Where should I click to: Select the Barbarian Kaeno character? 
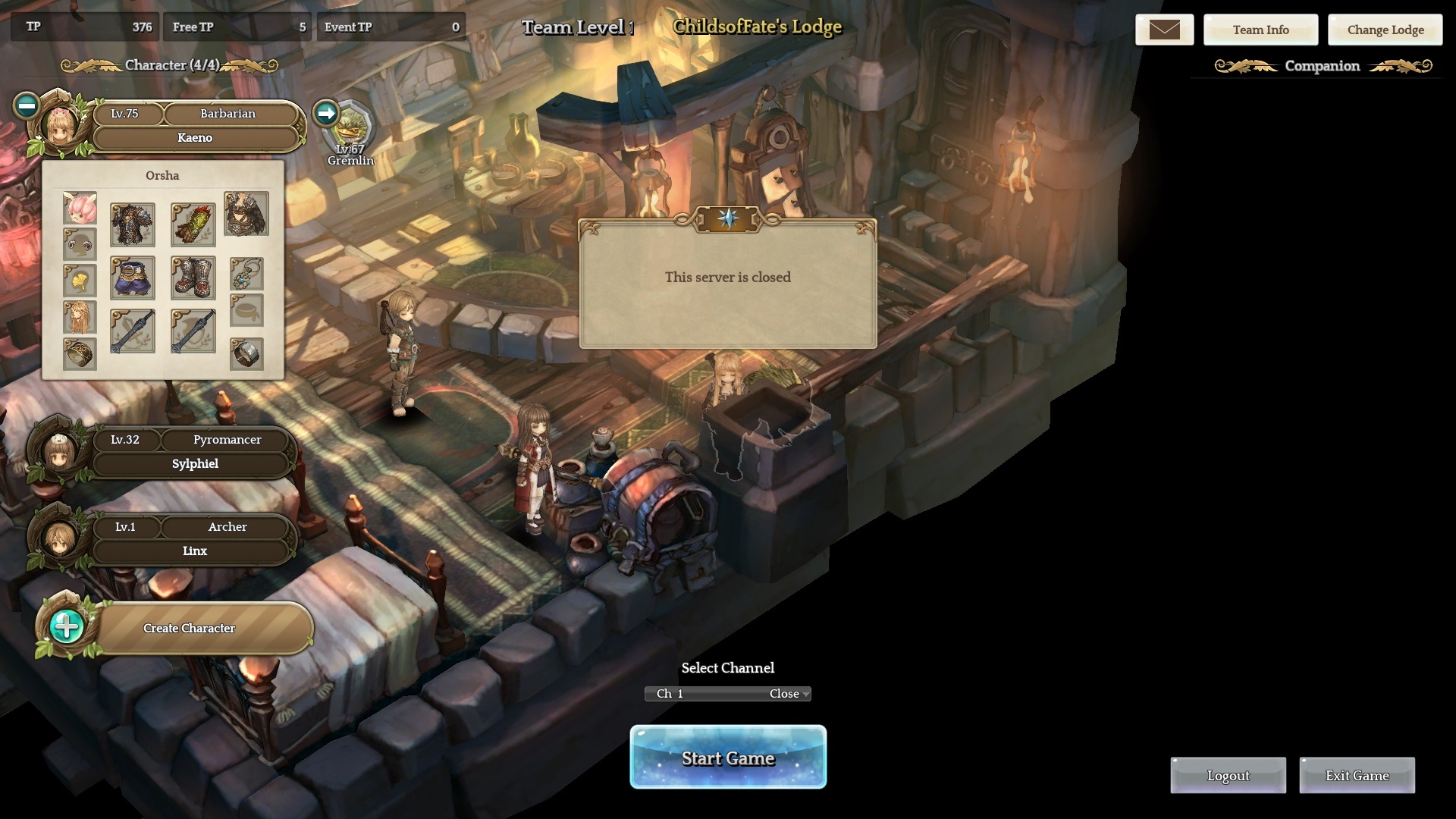[194, 137]
